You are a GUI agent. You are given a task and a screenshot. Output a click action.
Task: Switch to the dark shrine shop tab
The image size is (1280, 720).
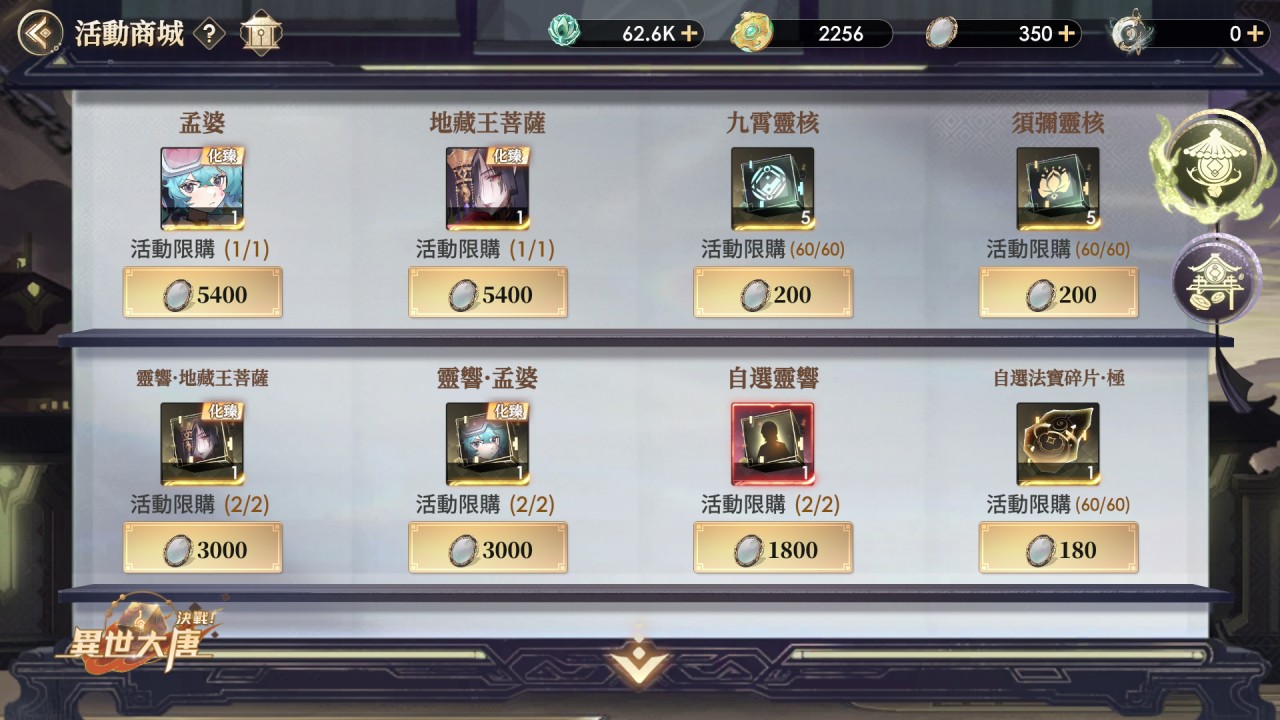pyautogui.click(x=1211, y=281)
